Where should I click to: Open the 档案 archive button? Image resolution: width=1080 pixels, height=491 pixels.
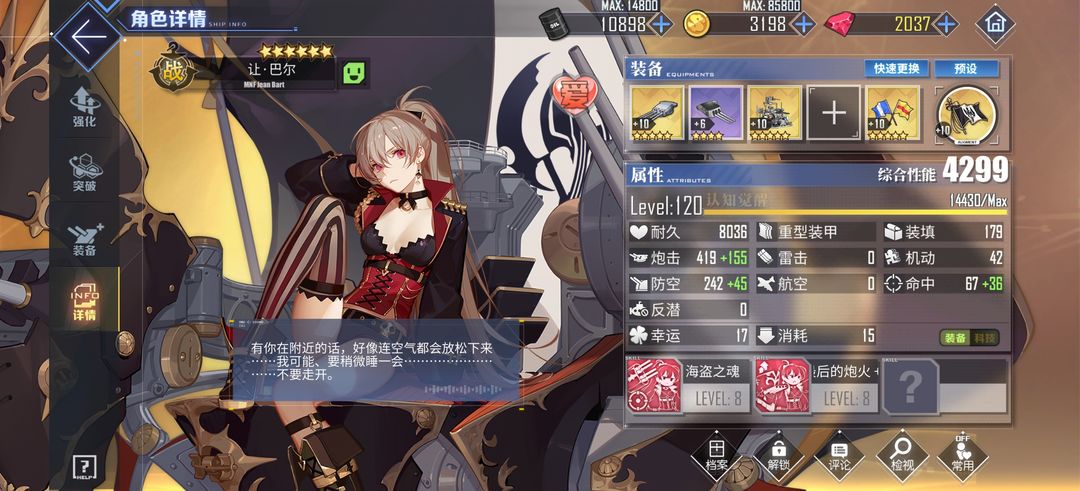tap(716, 455)
